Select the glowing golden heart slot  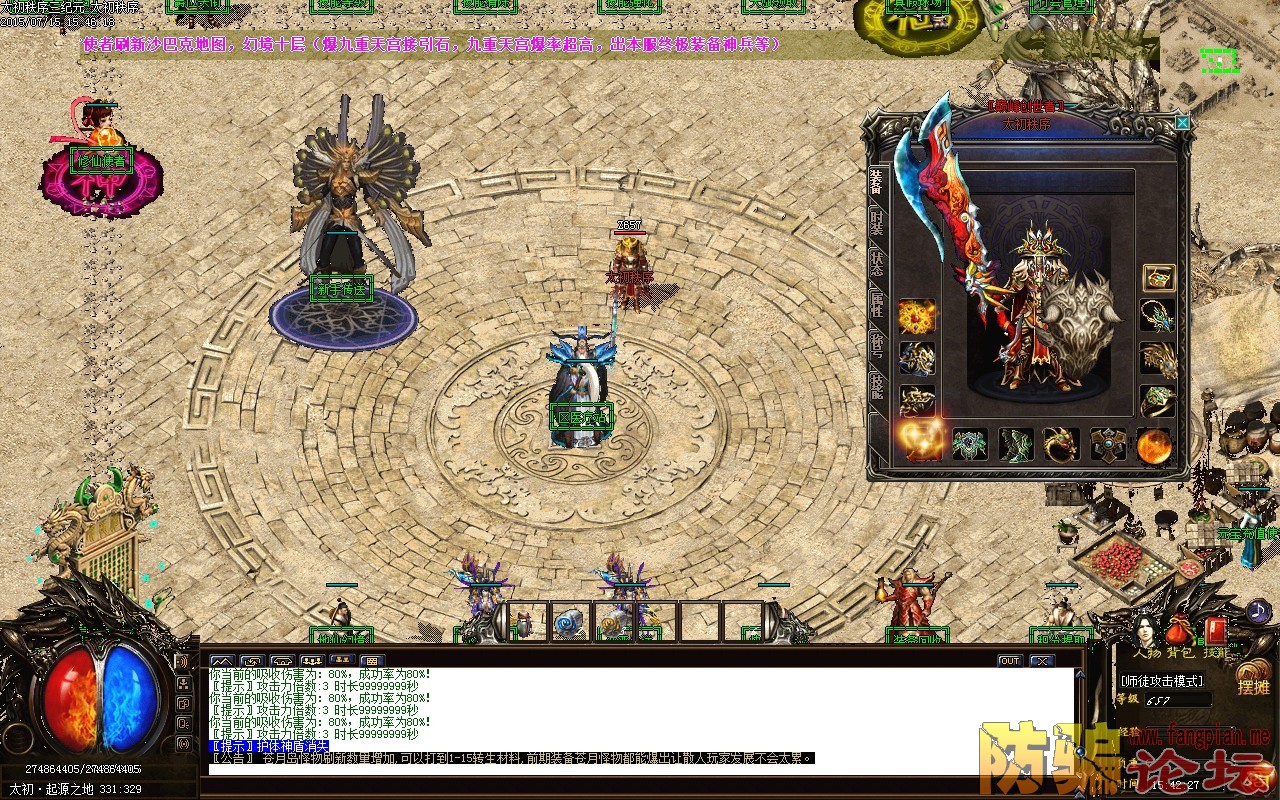(920, 441)
